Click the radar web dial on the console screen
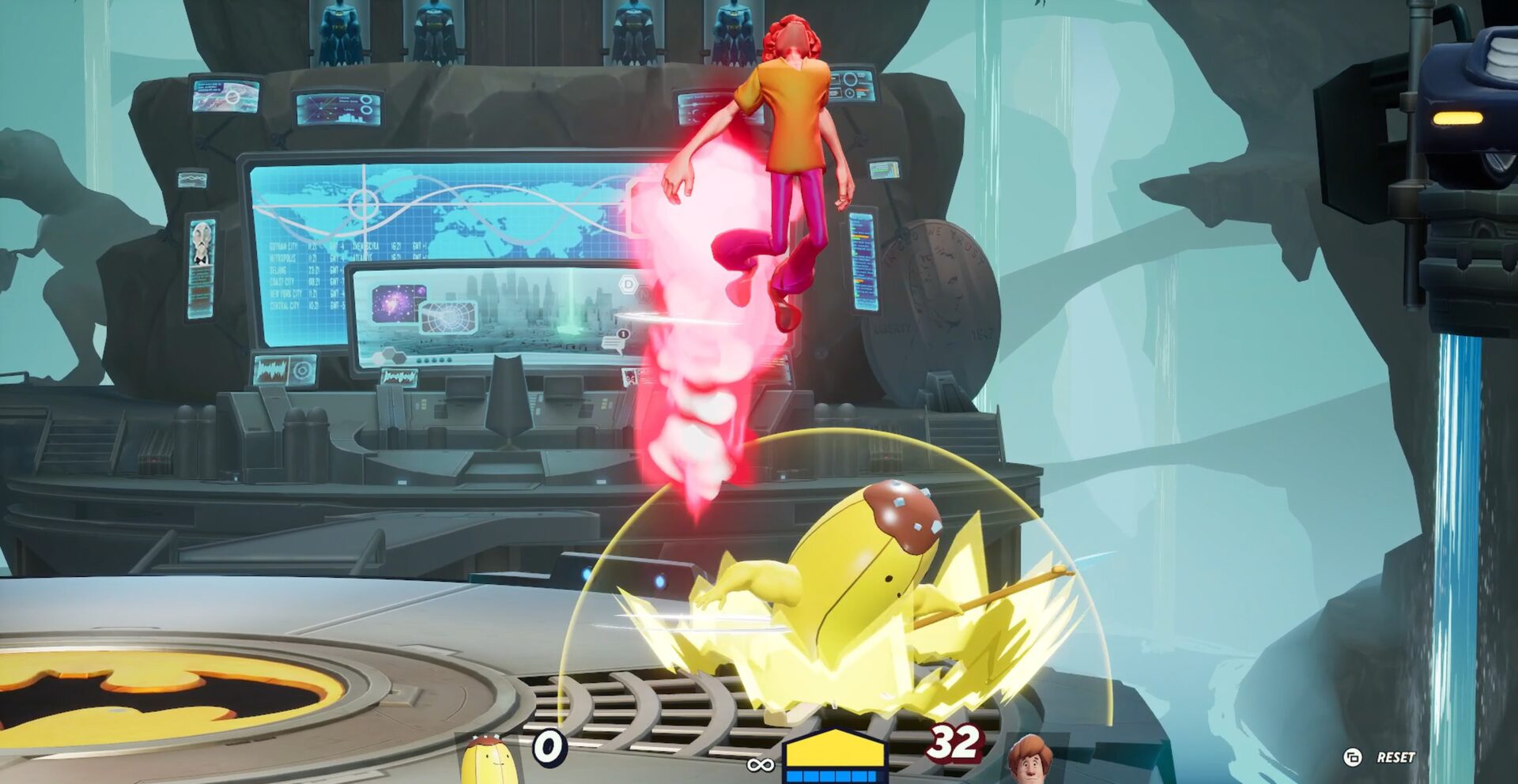Image resolution: width=1518 pixels, height=784 pixels. pyautogui.click(x=448, y=318)
